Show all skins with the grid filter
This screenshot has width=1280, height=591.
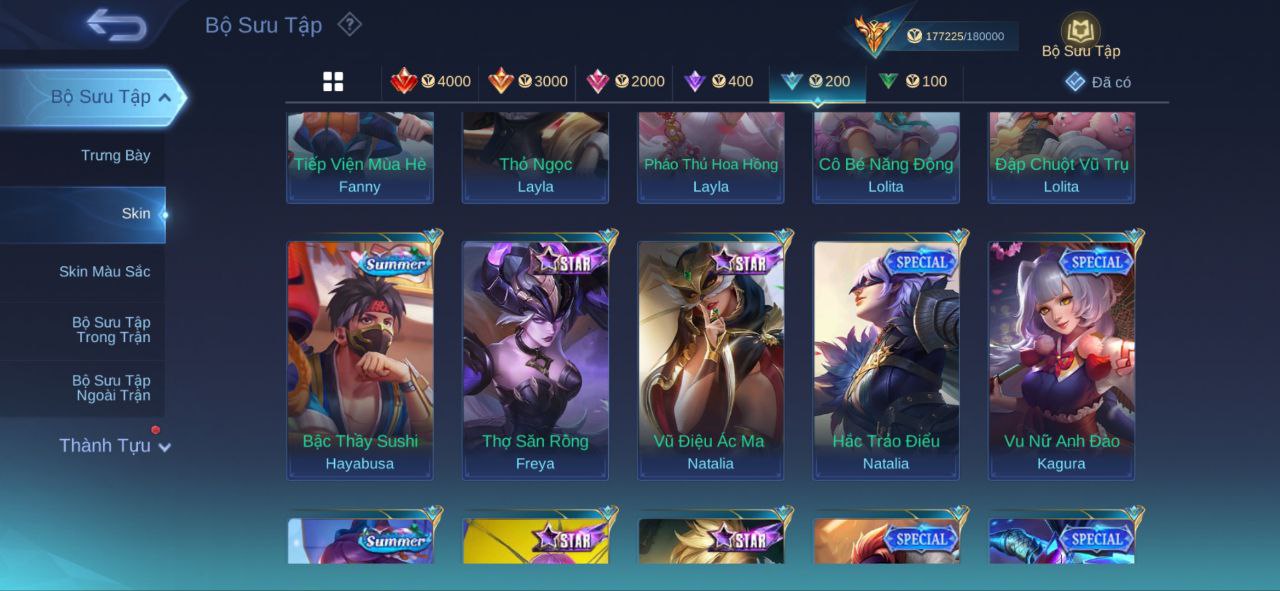pyautogui.click(x=333, y=82)
